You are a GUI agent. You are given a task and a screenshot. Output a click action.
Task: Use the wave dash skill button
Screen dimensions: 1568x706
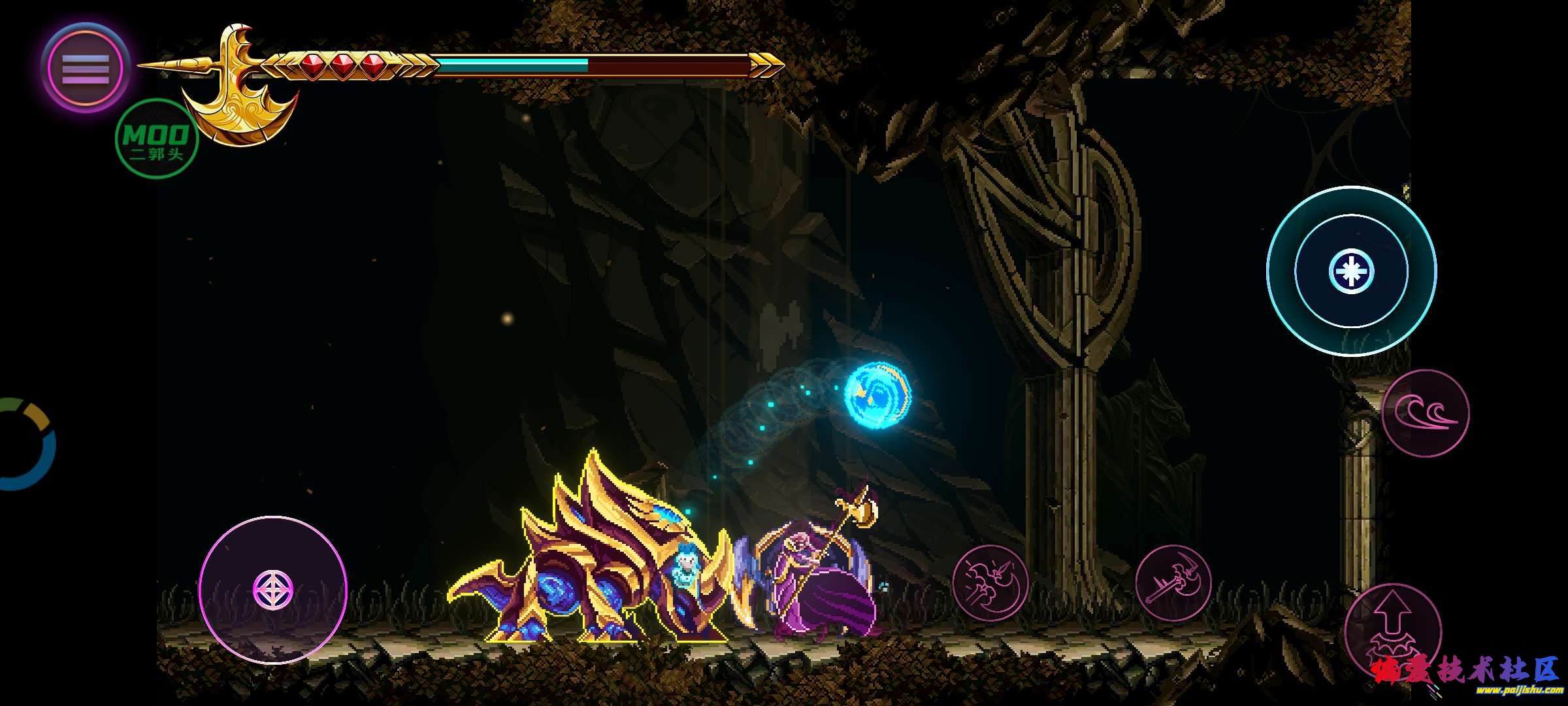[x=1425, y=412]
